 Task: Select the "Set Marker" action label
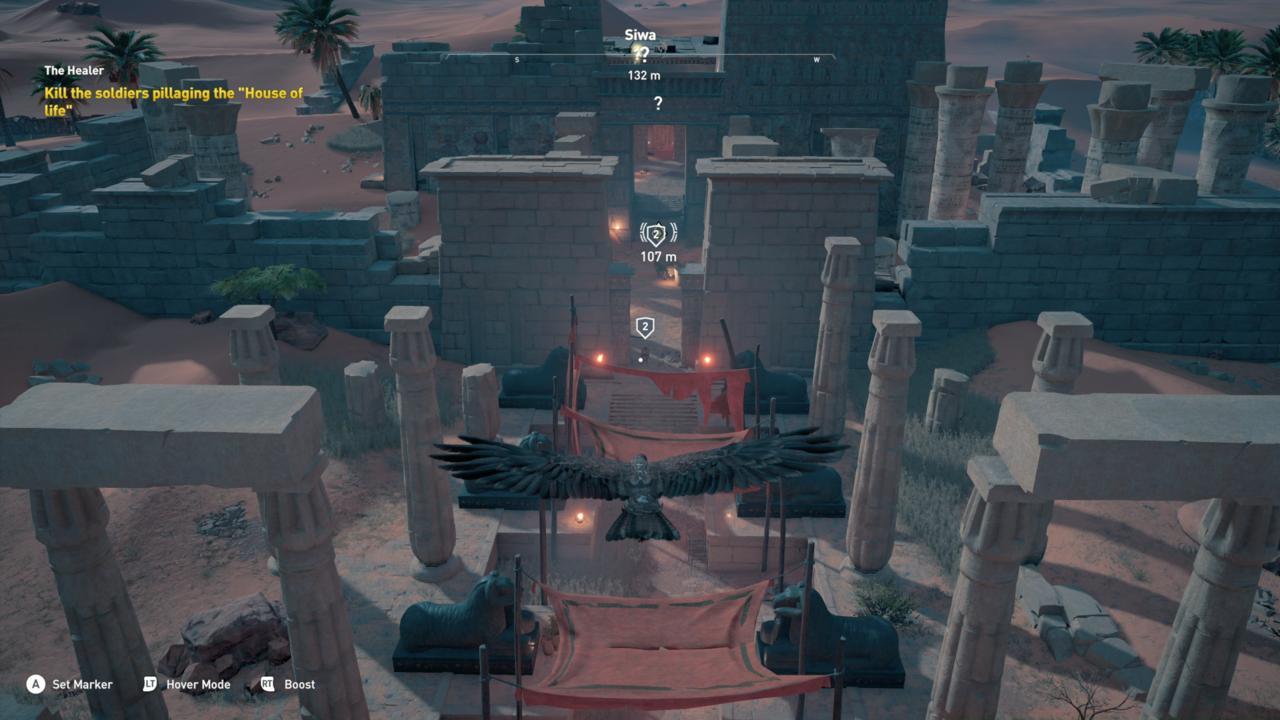83,684
